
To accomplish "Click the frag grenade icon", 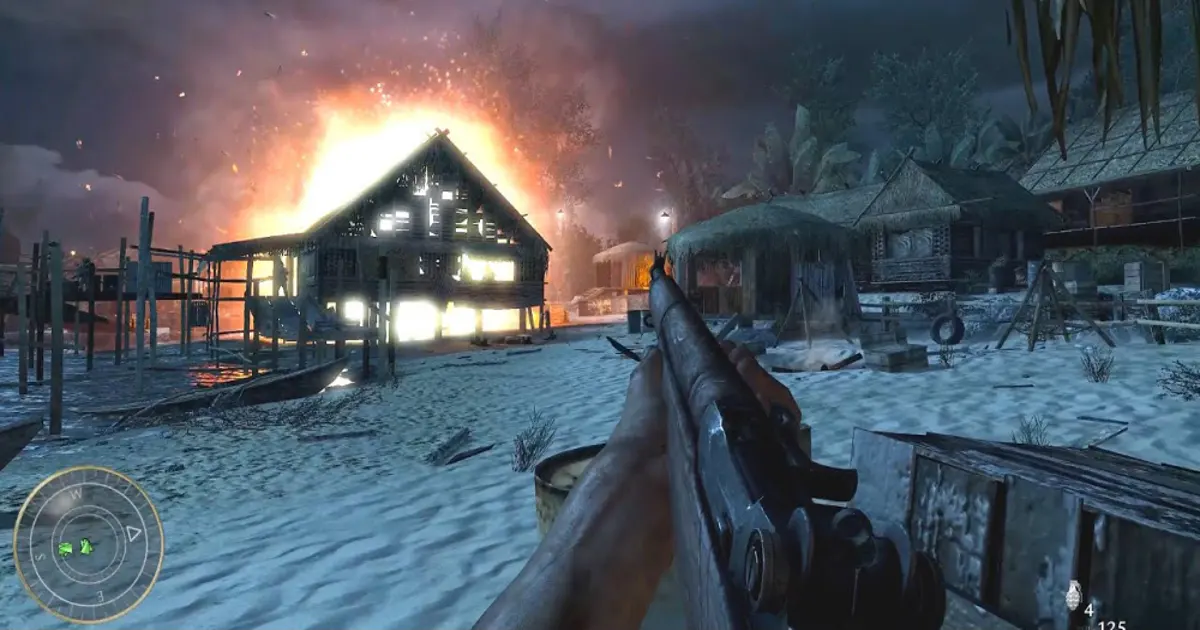I will click(1074, 596).
